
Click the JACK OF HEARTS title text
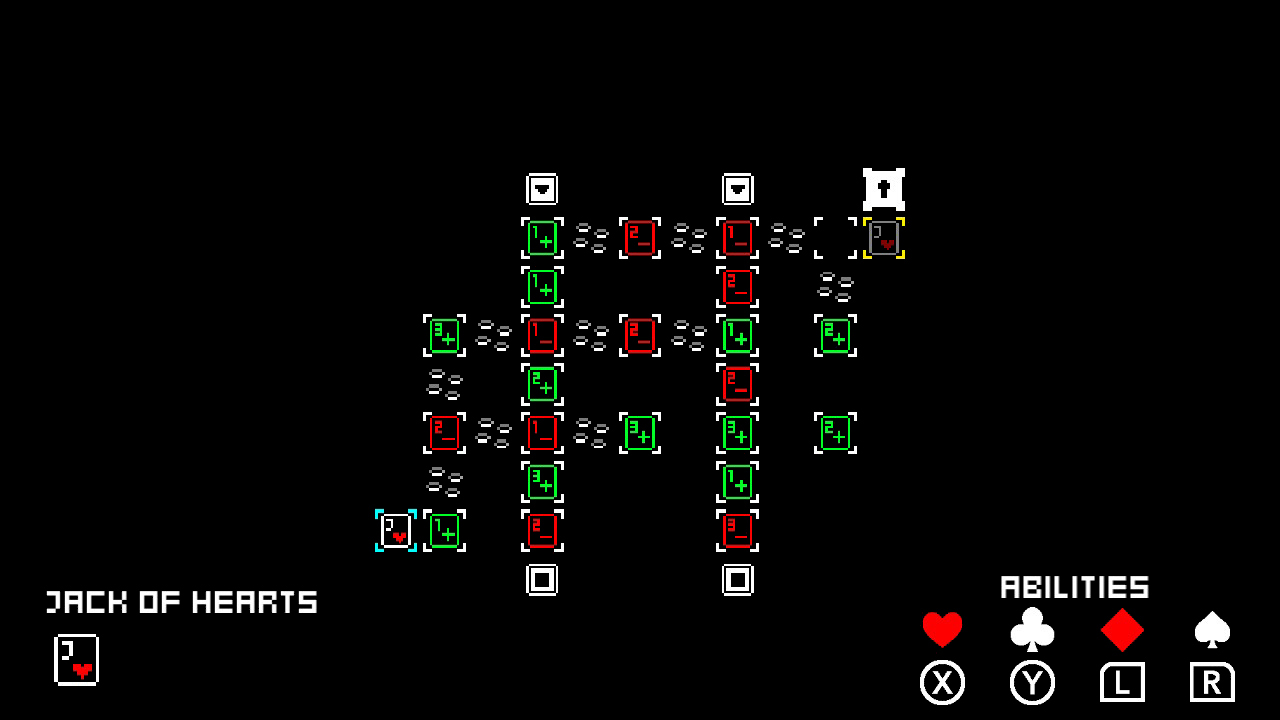(x=183, y=602)
